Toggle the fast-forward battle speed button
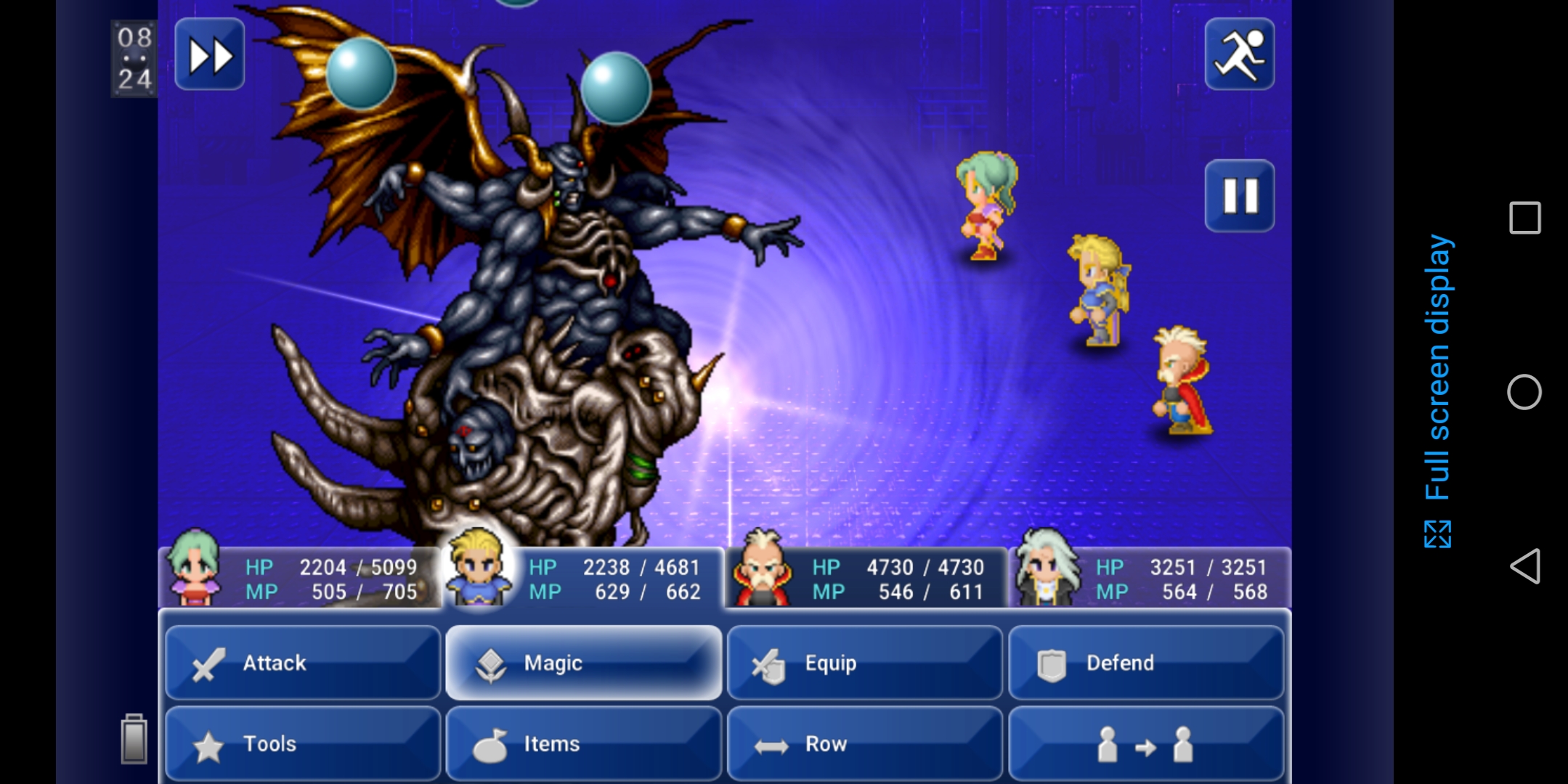1568x784 pixels. pyautogui.click(x=210, y=55)
